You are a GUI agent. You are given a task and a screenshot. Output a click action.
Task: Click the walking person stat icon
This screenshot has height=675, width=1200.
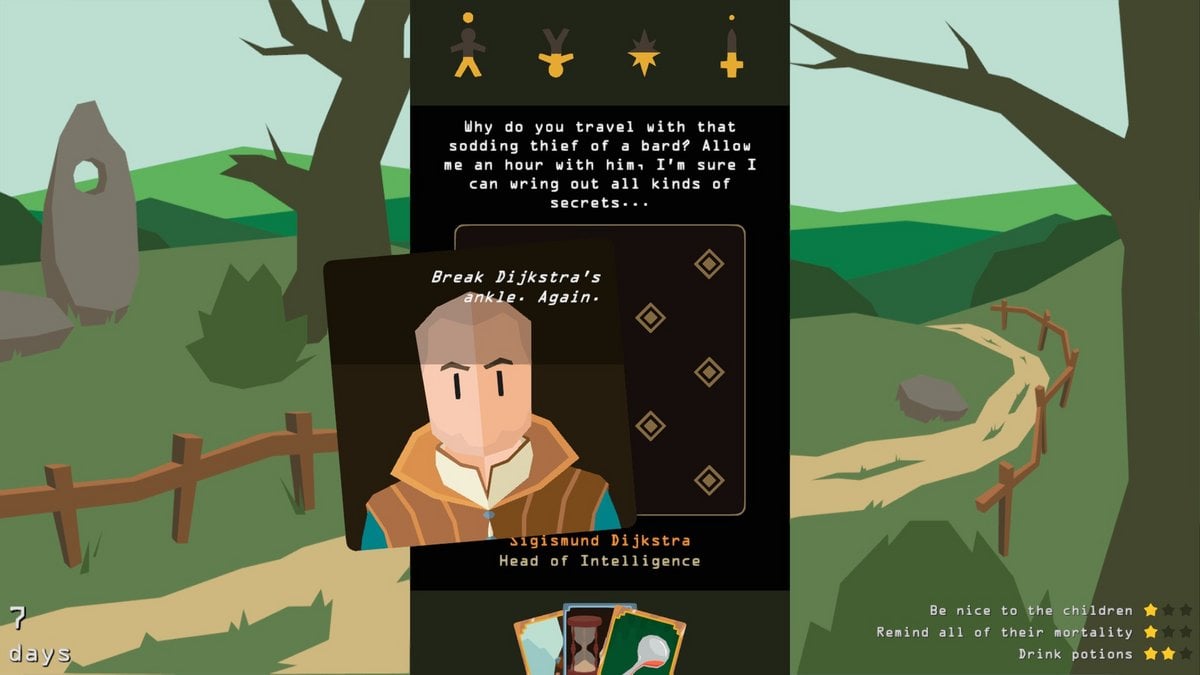tap(467, 46)
